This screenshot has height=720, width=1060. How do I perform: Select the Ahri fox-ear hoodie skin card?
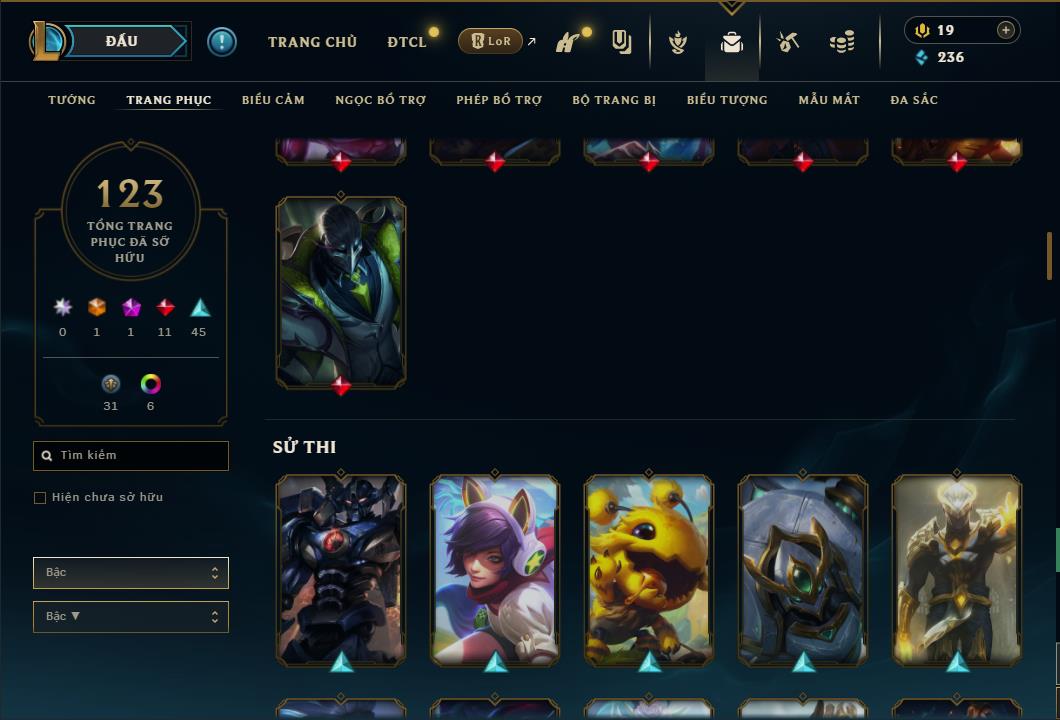tap(495, 570)
